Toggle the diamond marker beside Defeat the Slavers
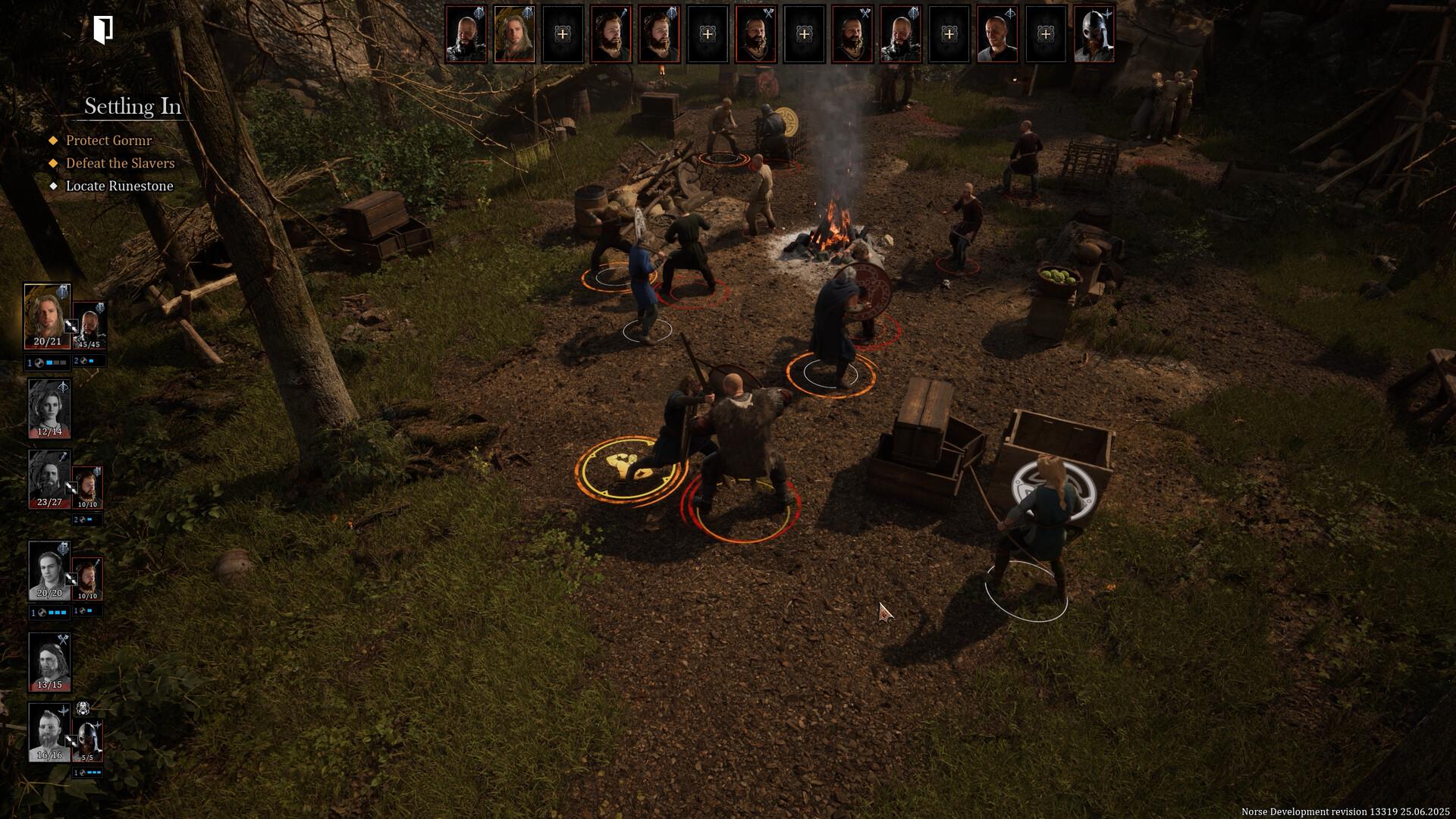Screen dimensions: 1456x819 (x=52, y=164)
